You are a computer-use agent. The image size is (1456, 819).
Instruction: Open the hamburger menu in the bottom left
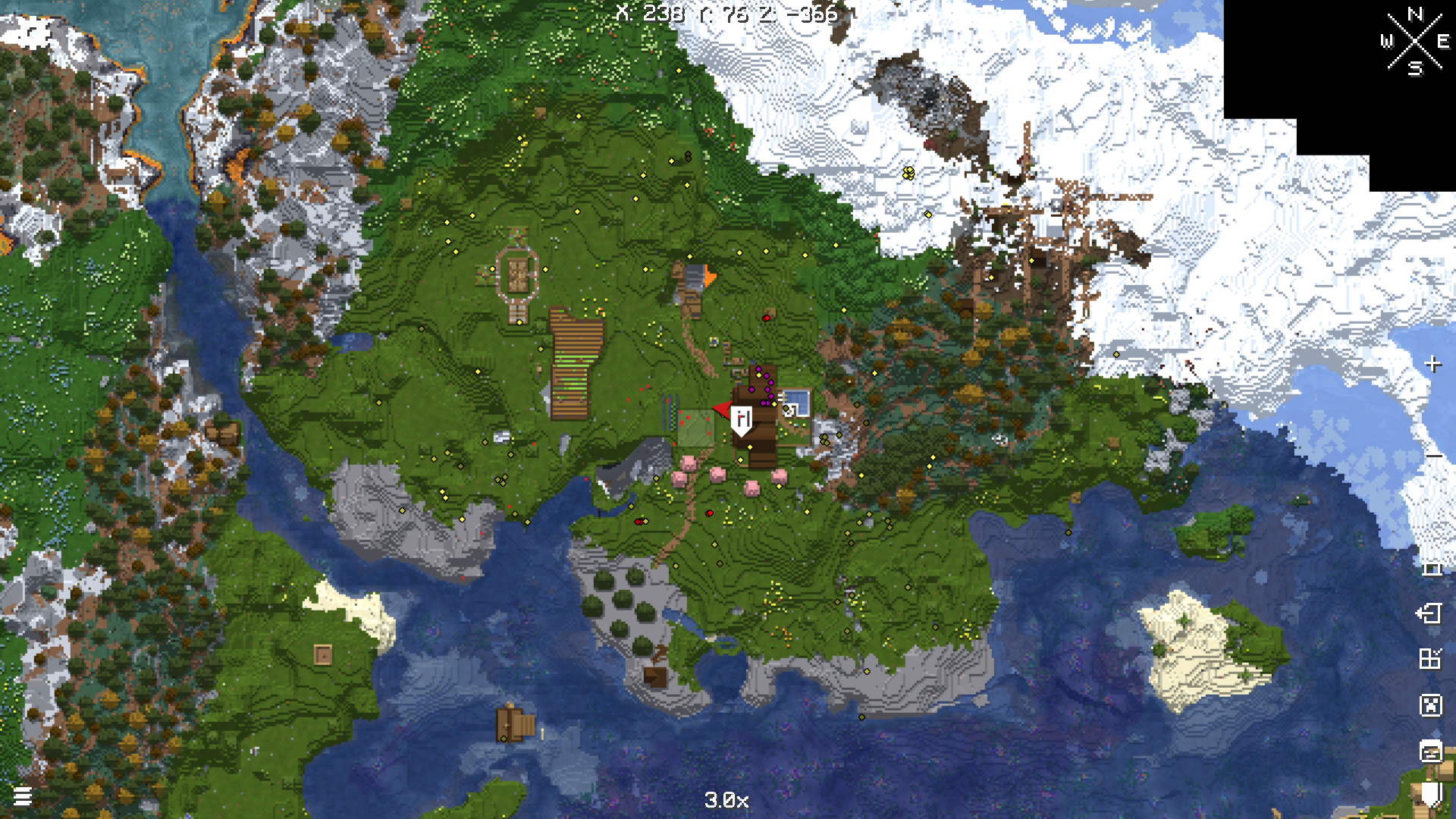pos(23,797)
